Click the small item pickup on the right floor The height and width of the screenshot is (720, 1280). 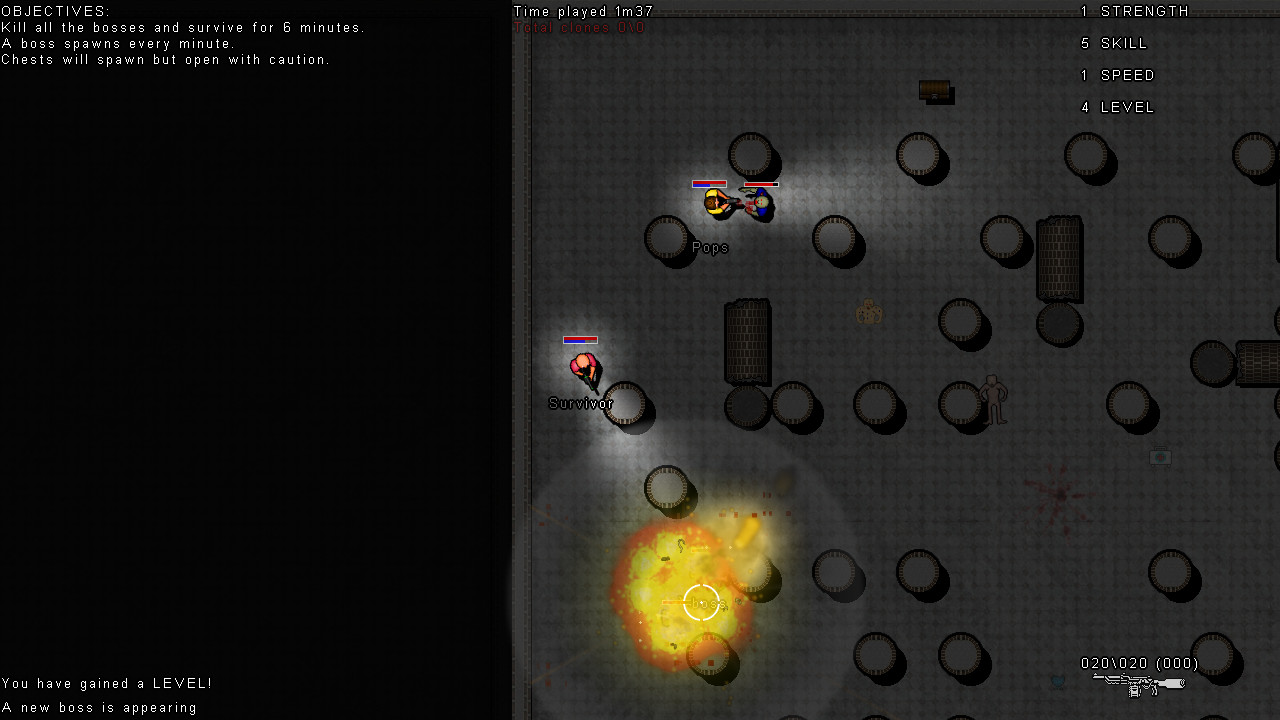1159,457
